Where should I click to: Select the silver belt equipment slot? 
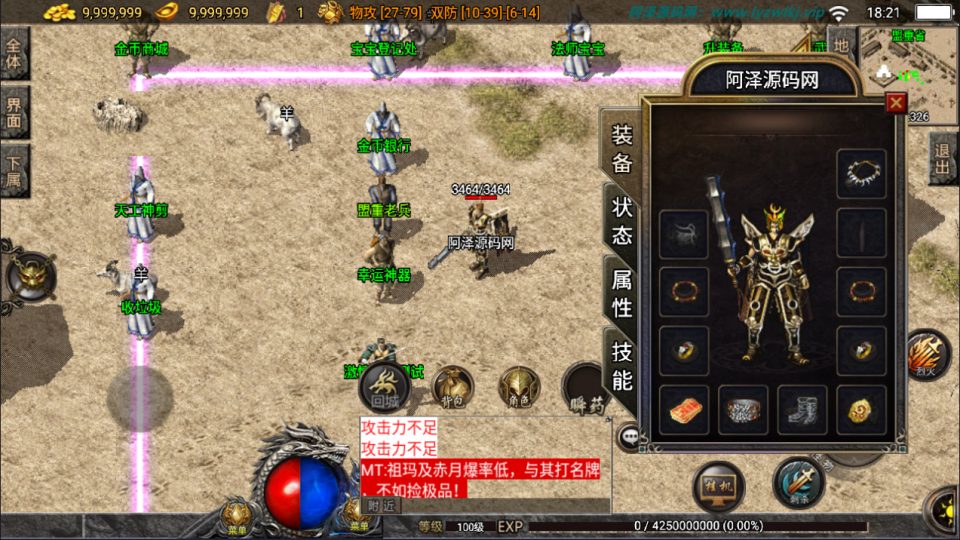click(743, 410)
